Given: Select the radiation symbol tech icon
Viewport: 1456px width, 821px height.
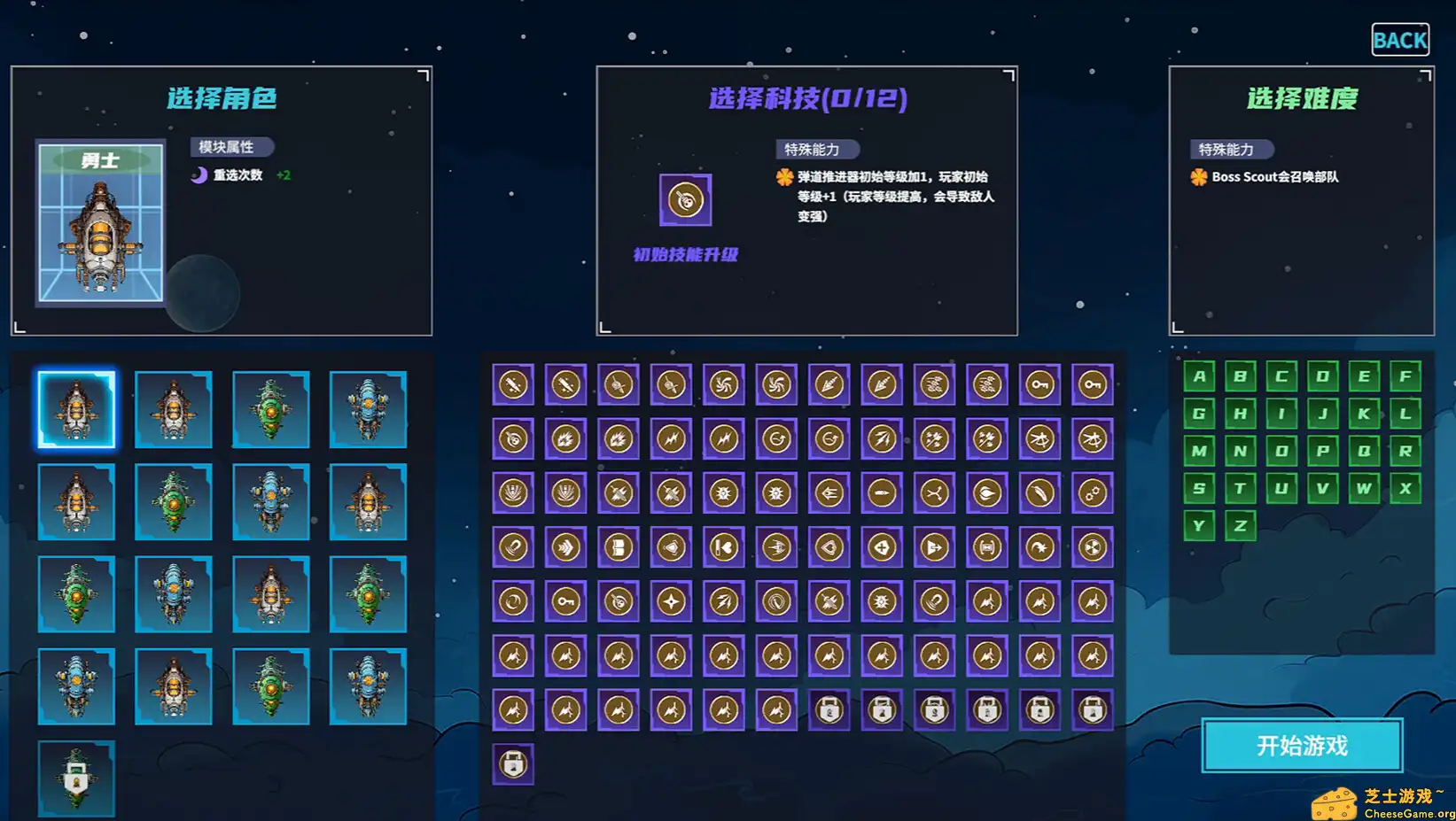Looking at the screenshot, I should [1093, 547].
